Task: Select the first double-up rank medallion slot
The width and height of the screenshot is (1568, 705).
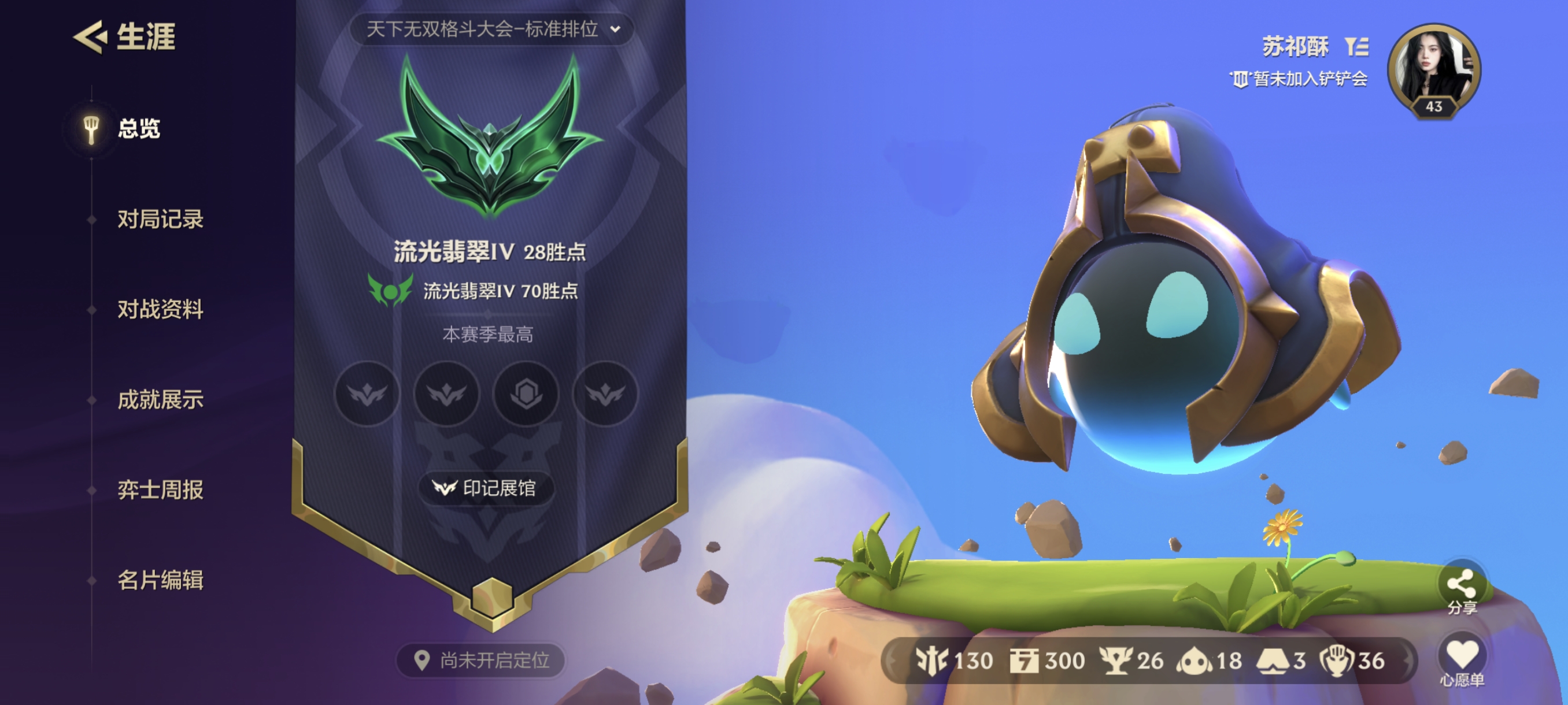Action: [x=367, y=394]
